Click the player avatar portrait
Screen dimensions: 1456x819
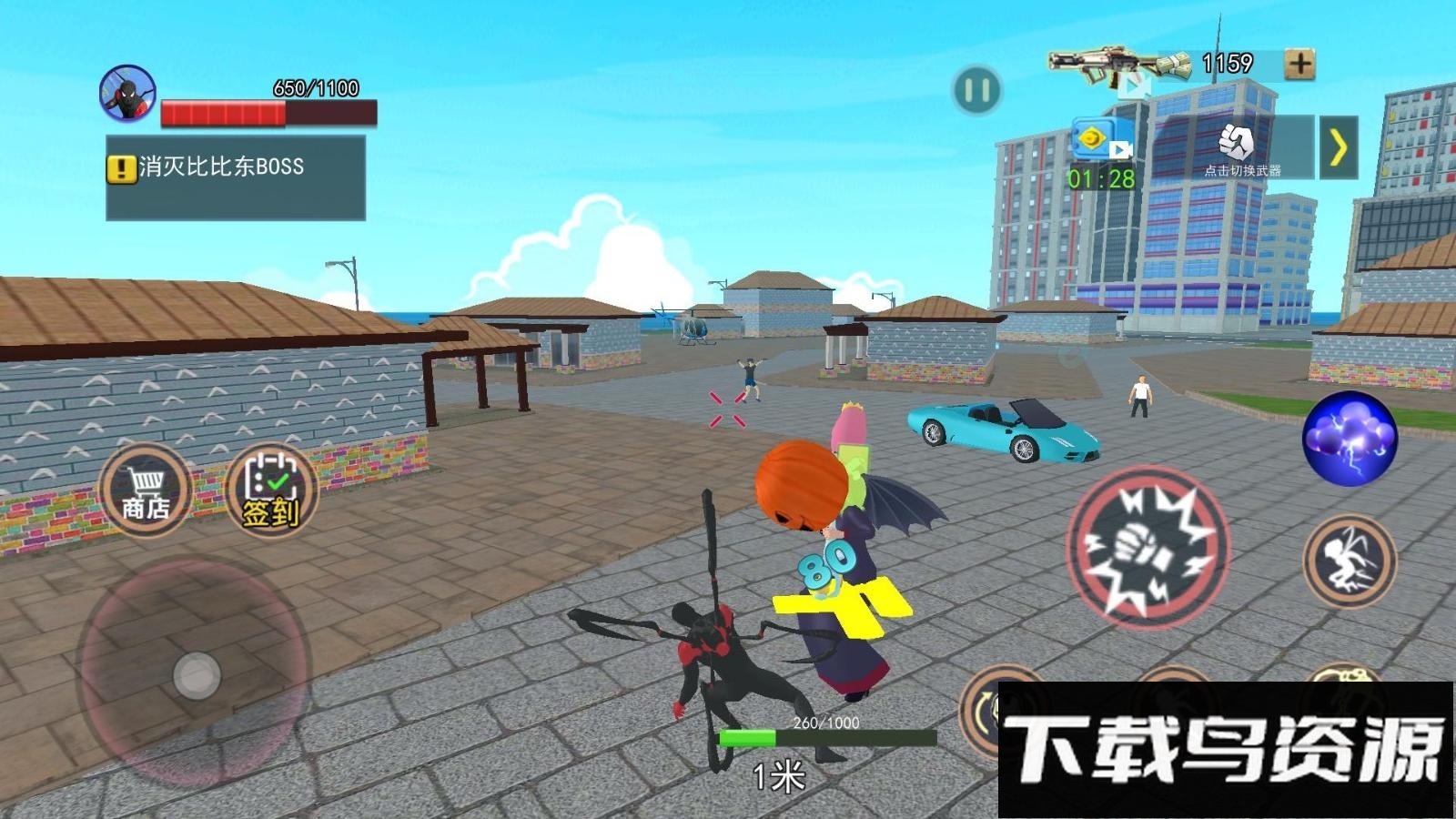pos(127,94)
